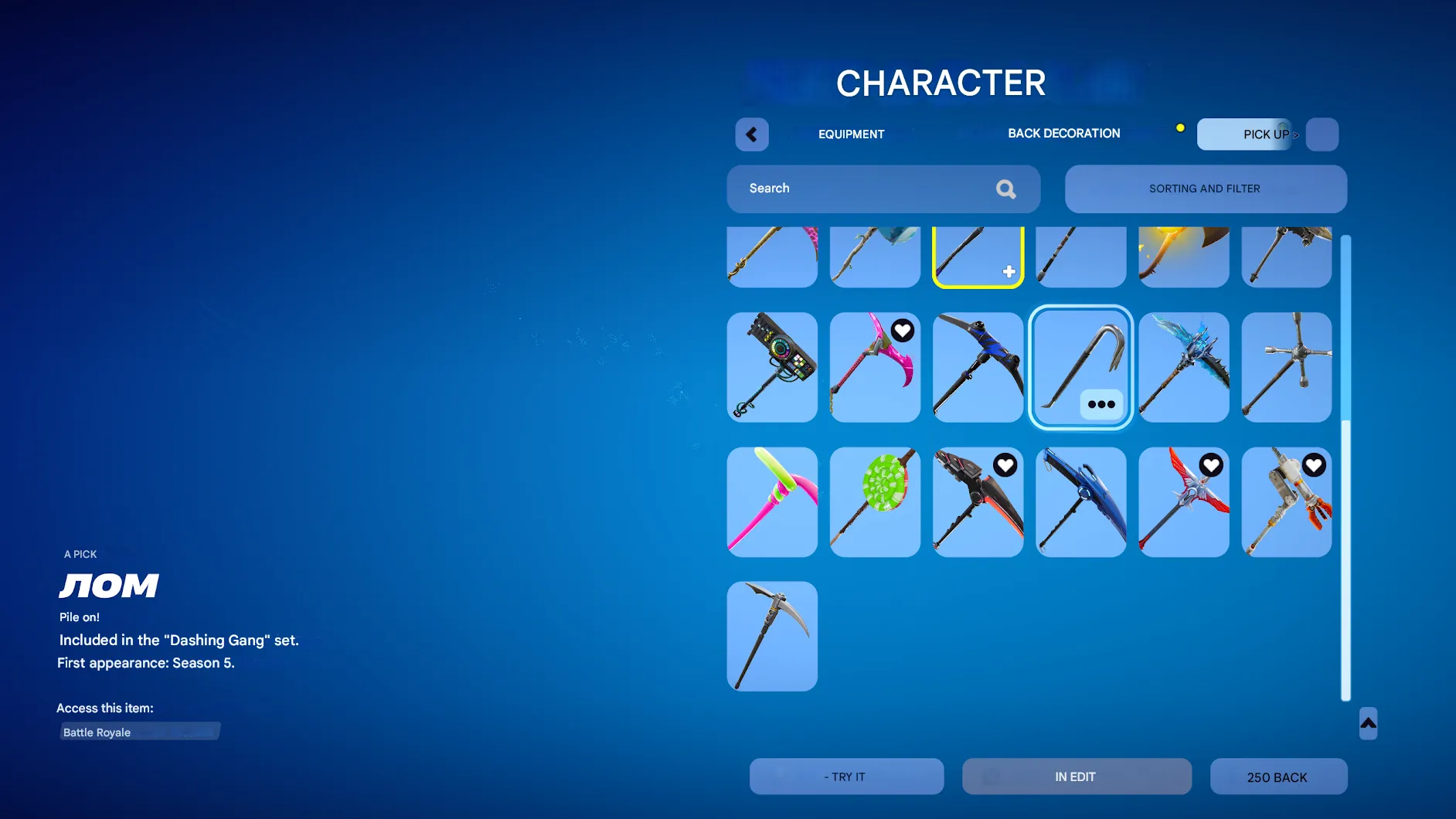Image resolution: width=1456 pixels, height=819 pixels.
Task: Click the search magnifier icon
Action: [x=1005, y=189]
